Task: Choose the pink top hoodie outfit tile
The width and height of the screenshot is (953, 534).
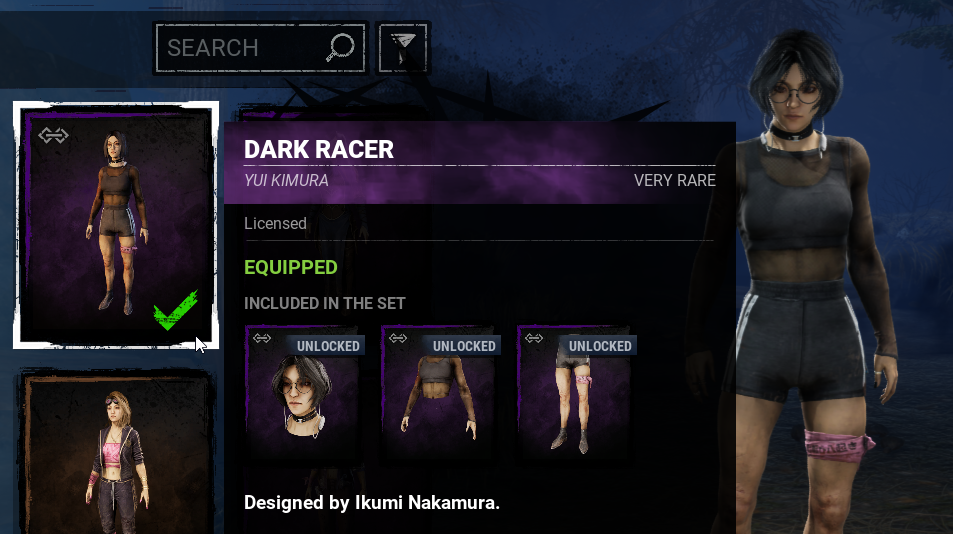Action: [x=117, y=455]
